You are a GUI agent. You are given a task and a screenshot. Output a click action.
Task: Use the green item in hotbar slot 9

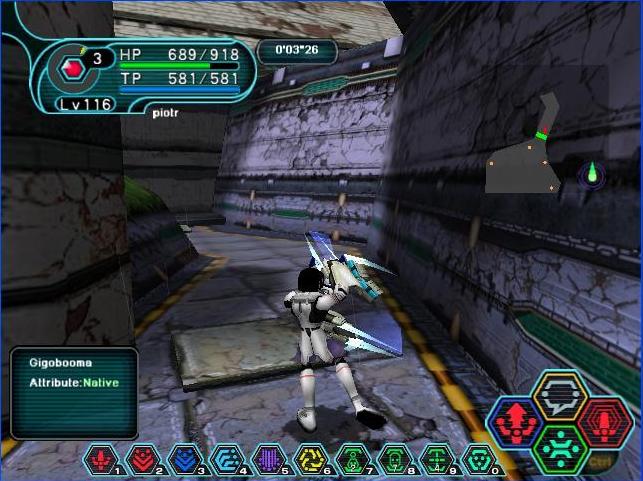(x=437, y=460)
